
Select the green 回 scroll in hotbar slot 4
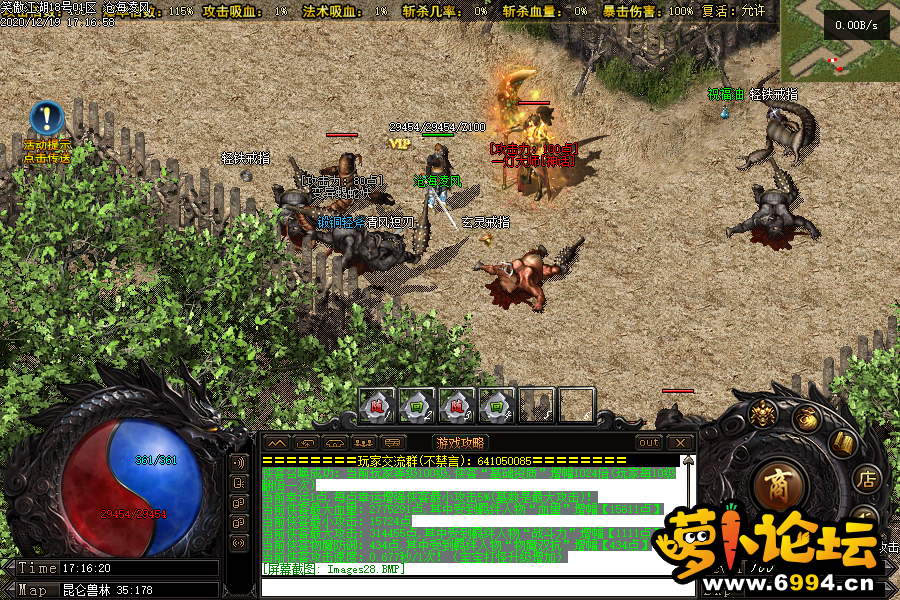coord(497,405)
